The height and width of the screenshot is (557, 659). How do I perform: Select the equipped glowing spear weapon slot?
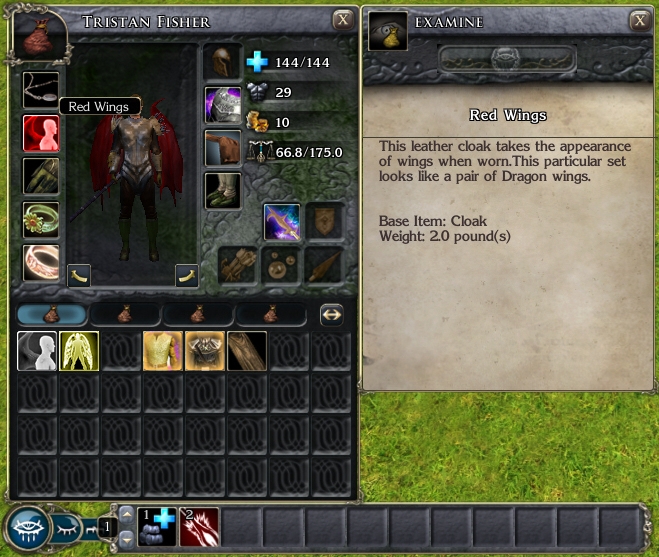[x=282, y=221]
